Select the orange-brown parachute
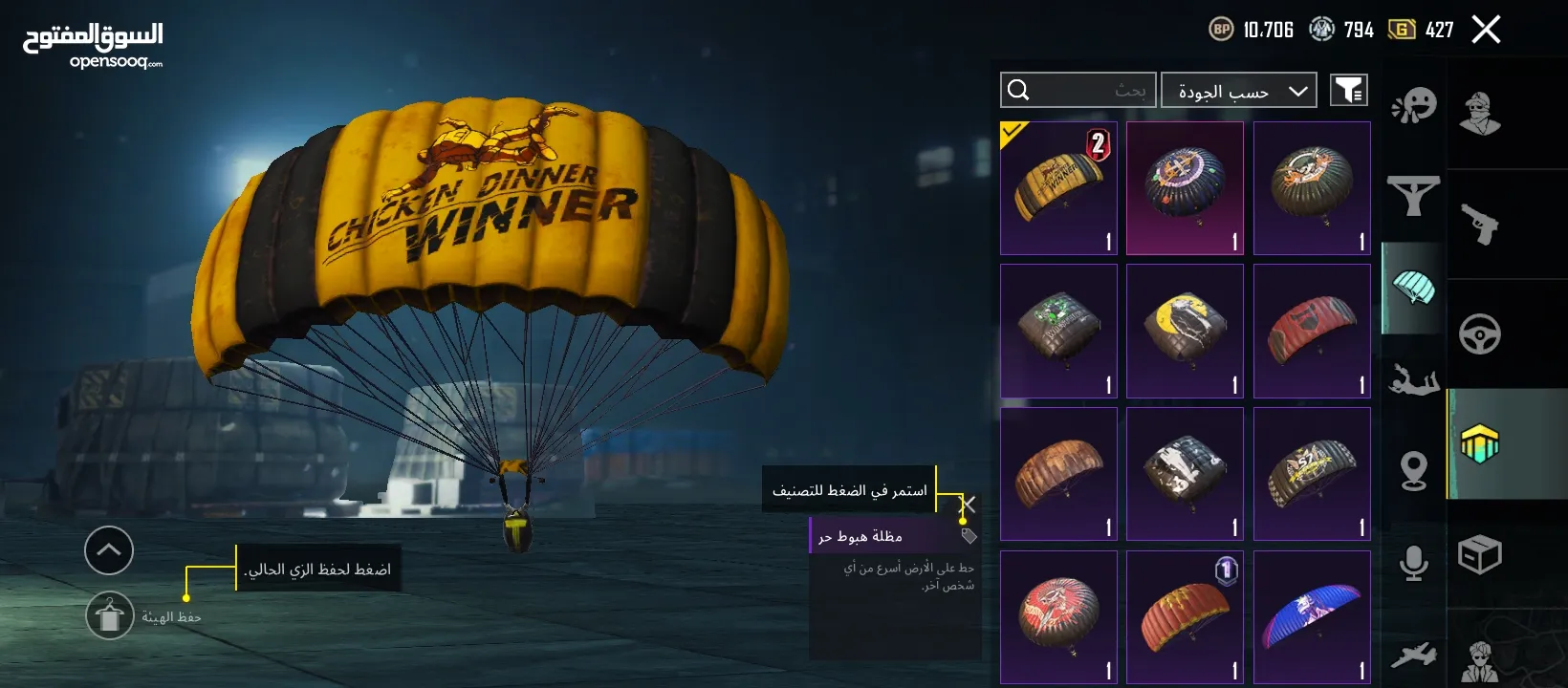Viewport: 1568px width, 688px height. pyautogui.click(x=1058, y=474)
